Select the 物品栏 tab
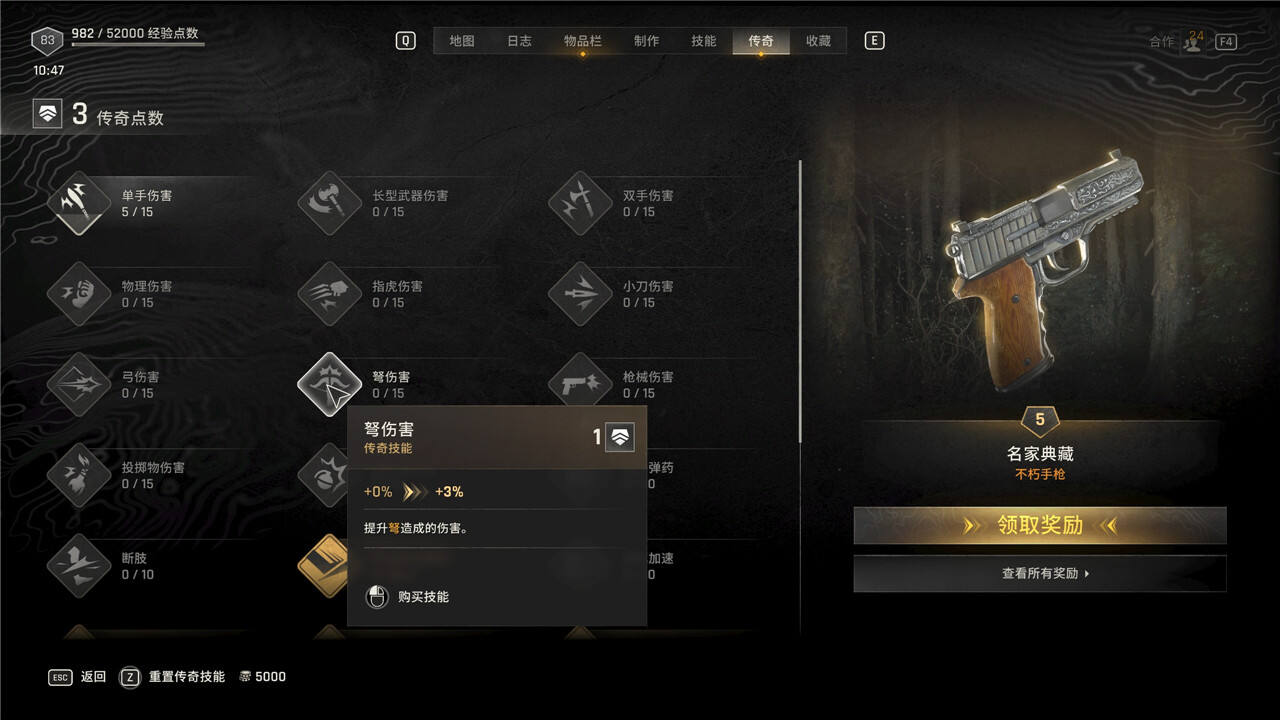This screenshot has height=720, width=1280. [x=583, y=41]
